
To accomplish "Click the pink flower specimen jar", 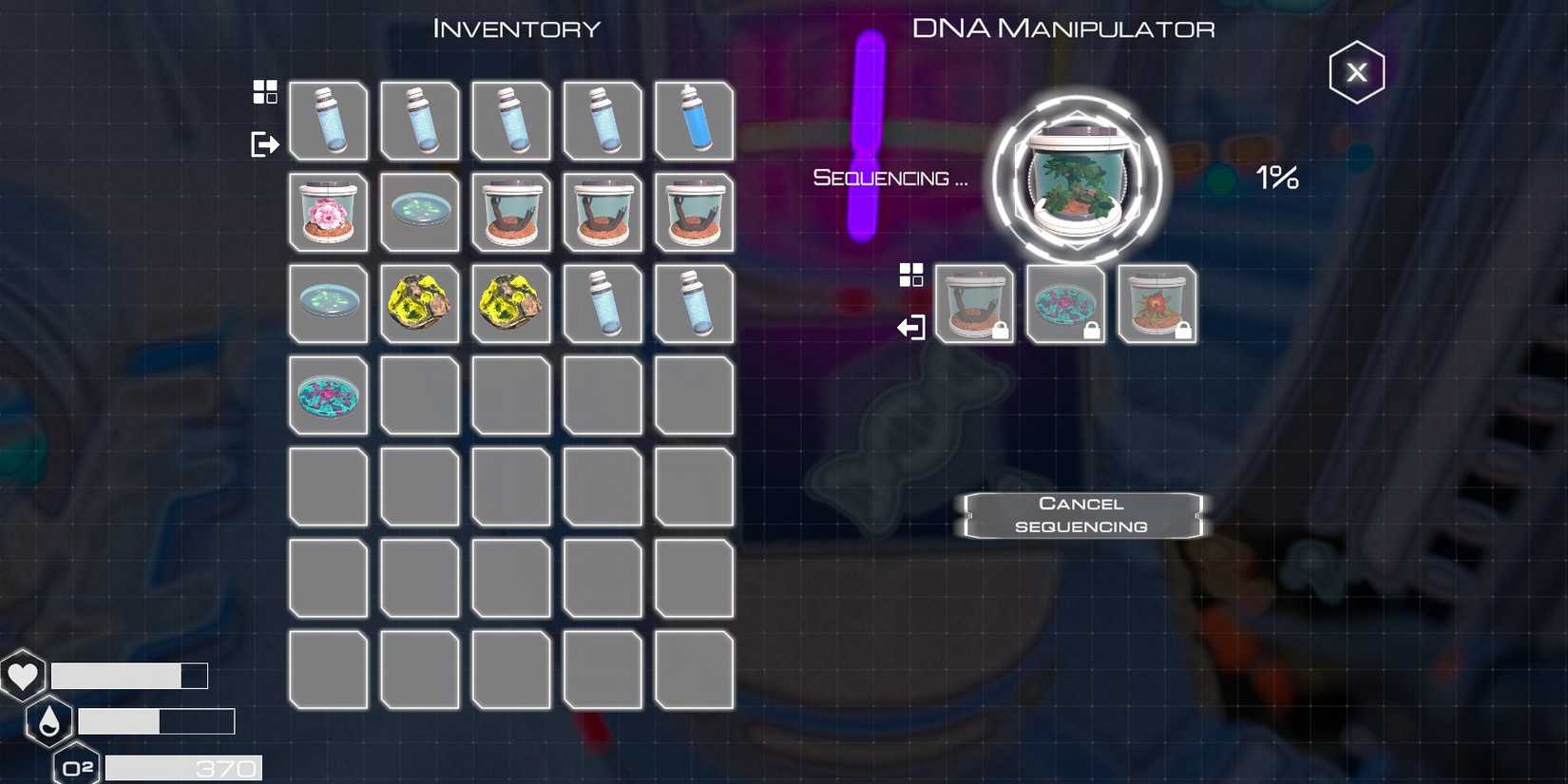I will pos(328,213).
